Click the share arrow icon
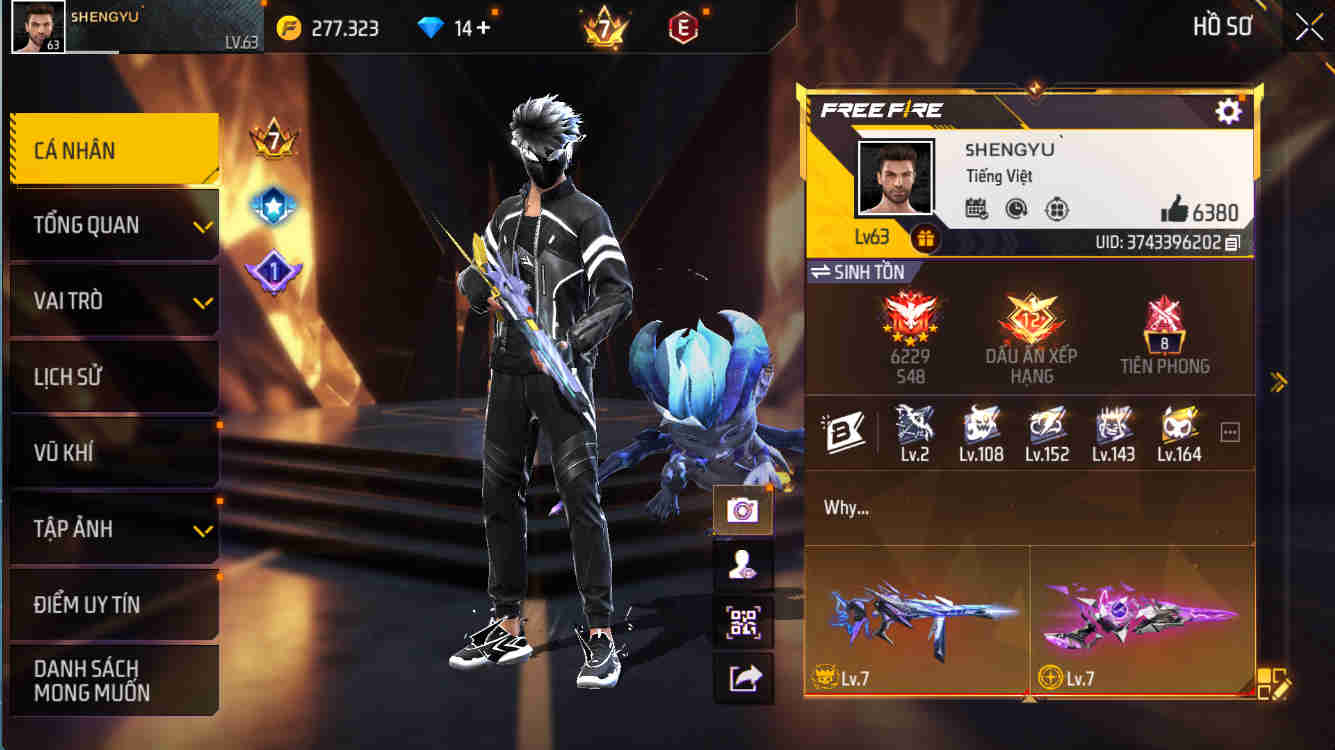Image resolution: width=1335 pixels, height=750 pixels. pyautogui.click(x=744, y=676)
